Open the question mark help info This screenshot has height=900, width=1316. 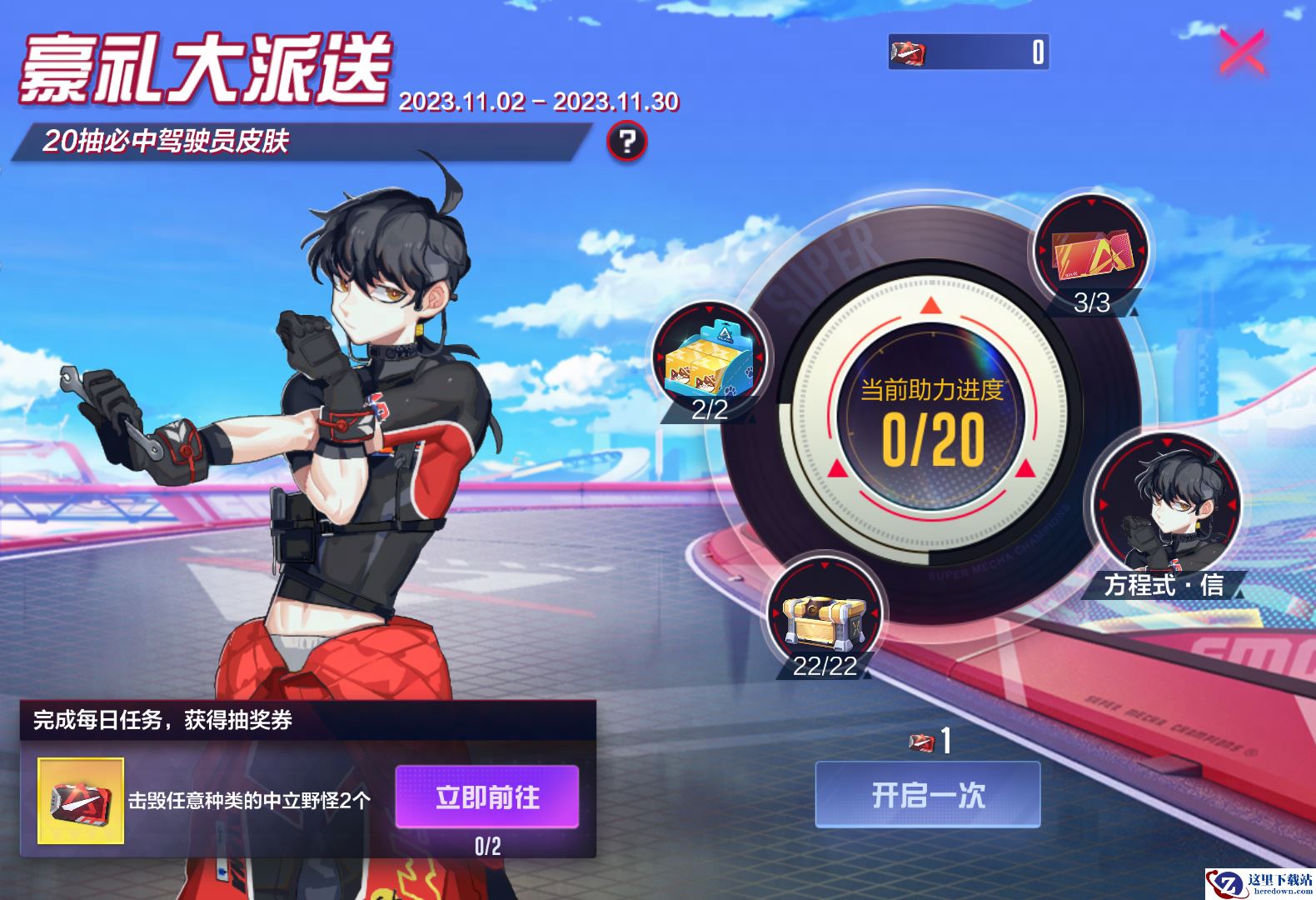626,142
